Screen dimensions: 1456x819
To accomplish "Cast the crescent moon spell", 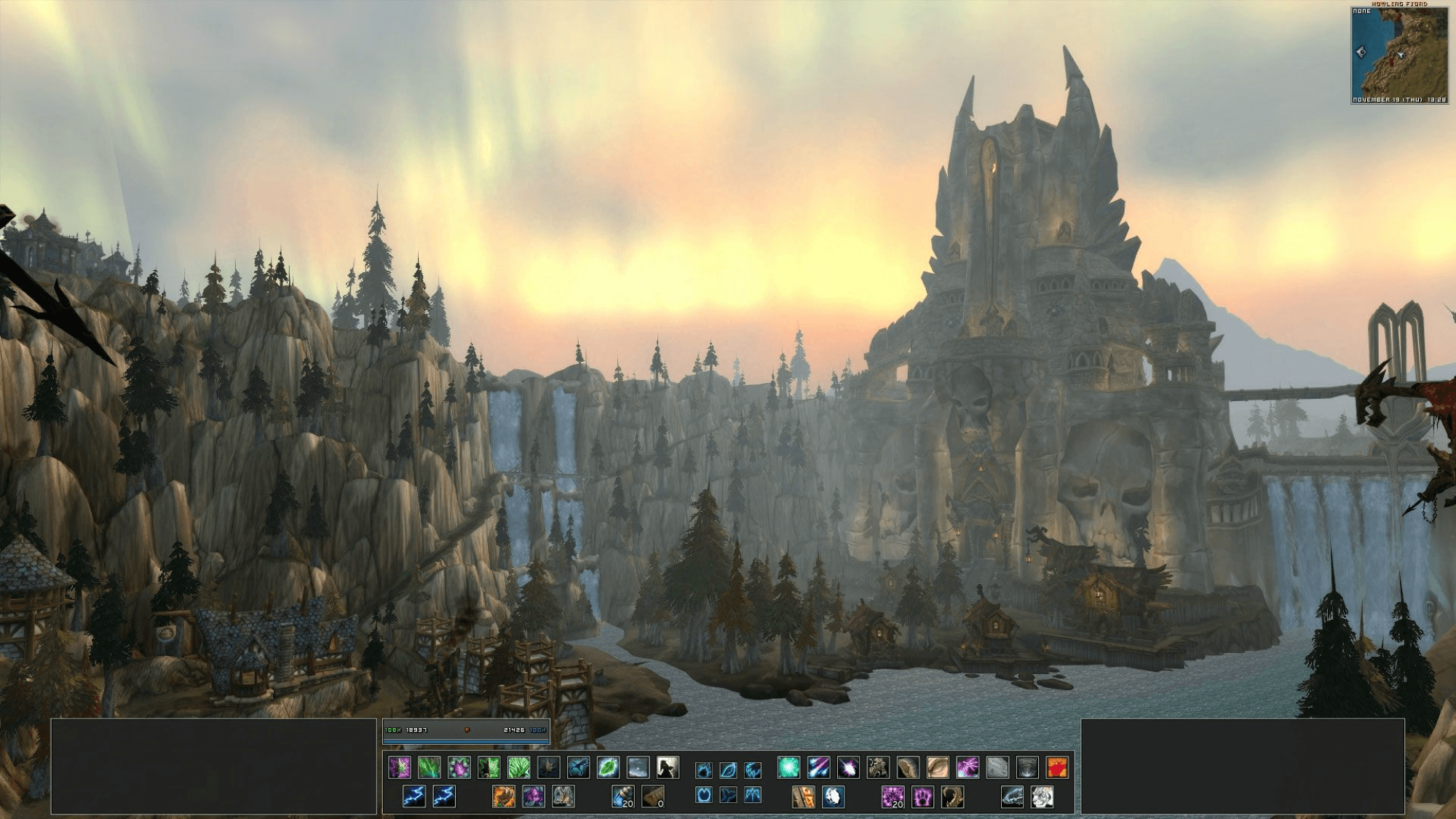I will (833, 796).
